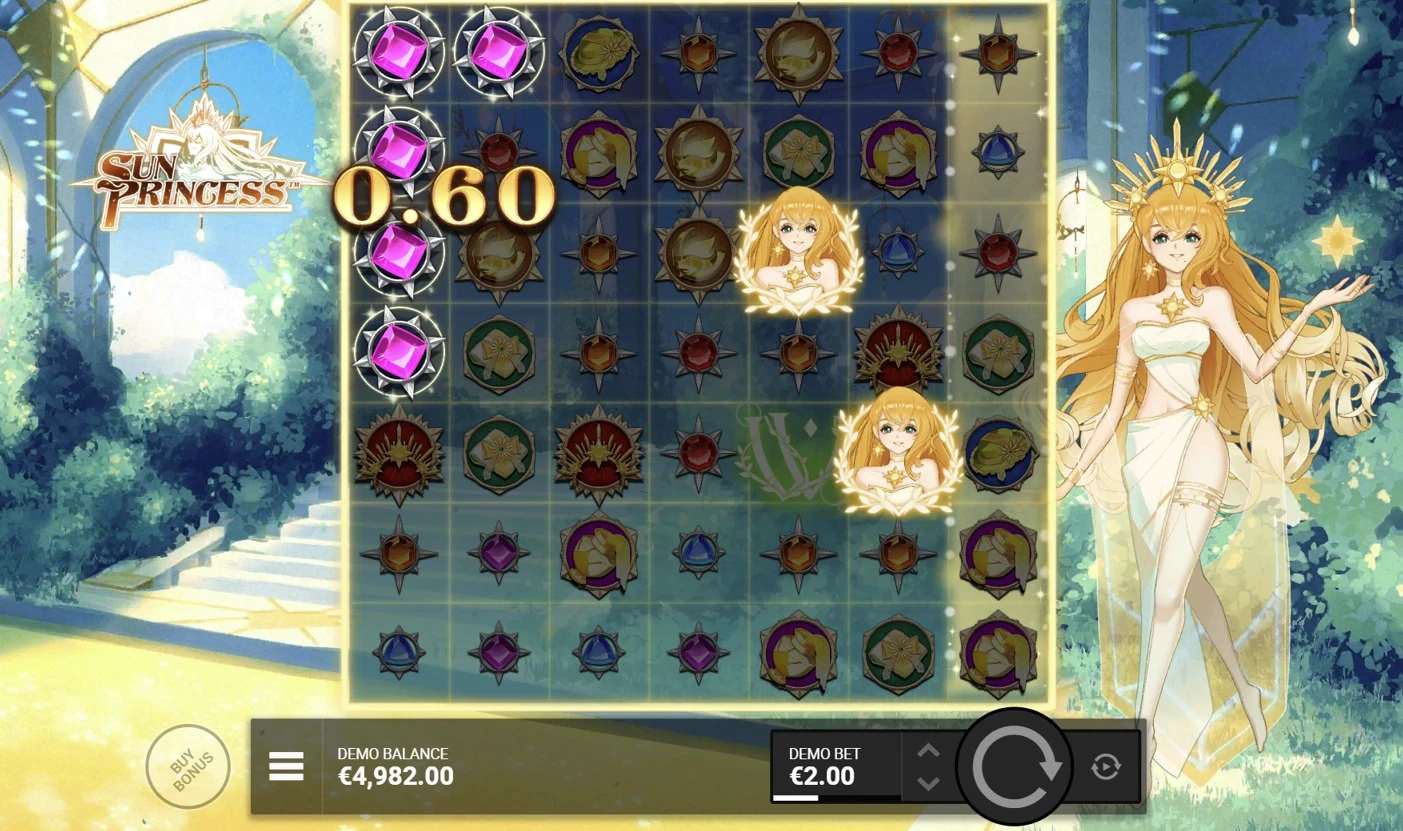1403x831 pixels.
Task: Select the Demo Balance display
Action: [x=394, y=766]
